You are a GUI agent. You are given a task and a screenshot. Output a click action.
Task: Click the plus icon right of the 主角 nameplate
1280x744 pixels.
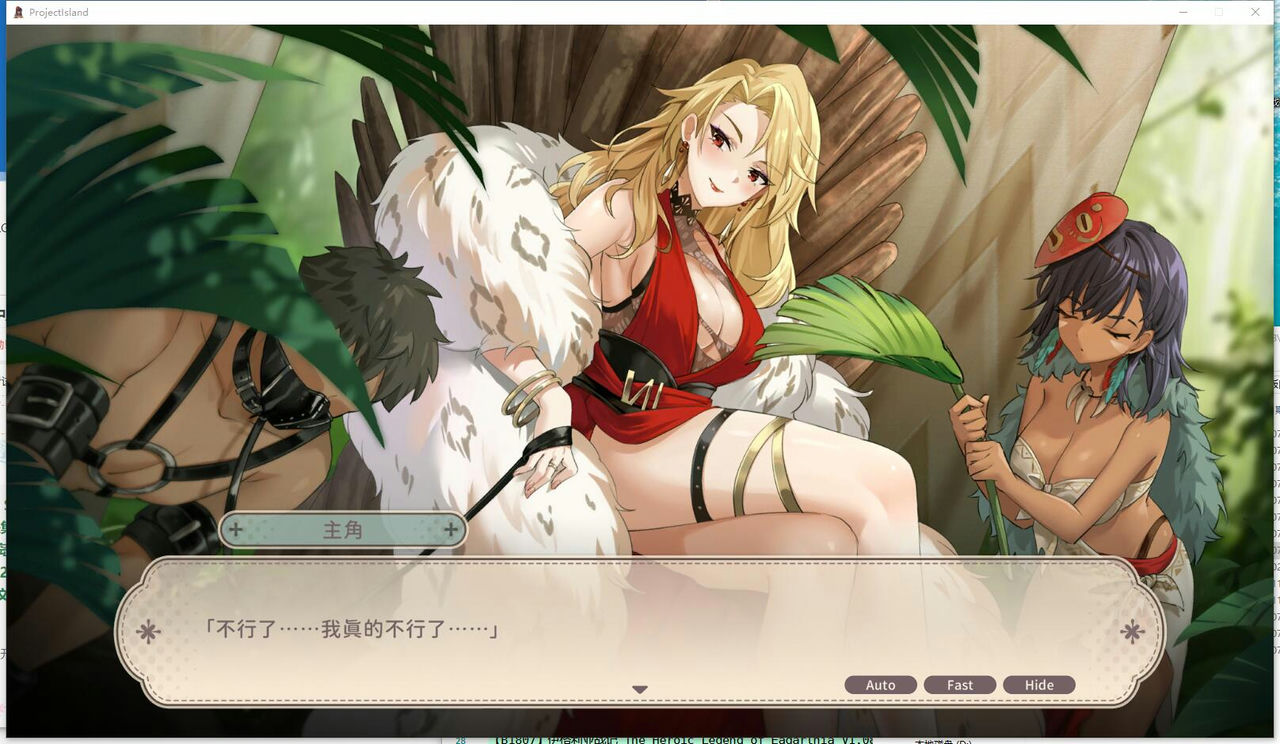pos(451,530)
